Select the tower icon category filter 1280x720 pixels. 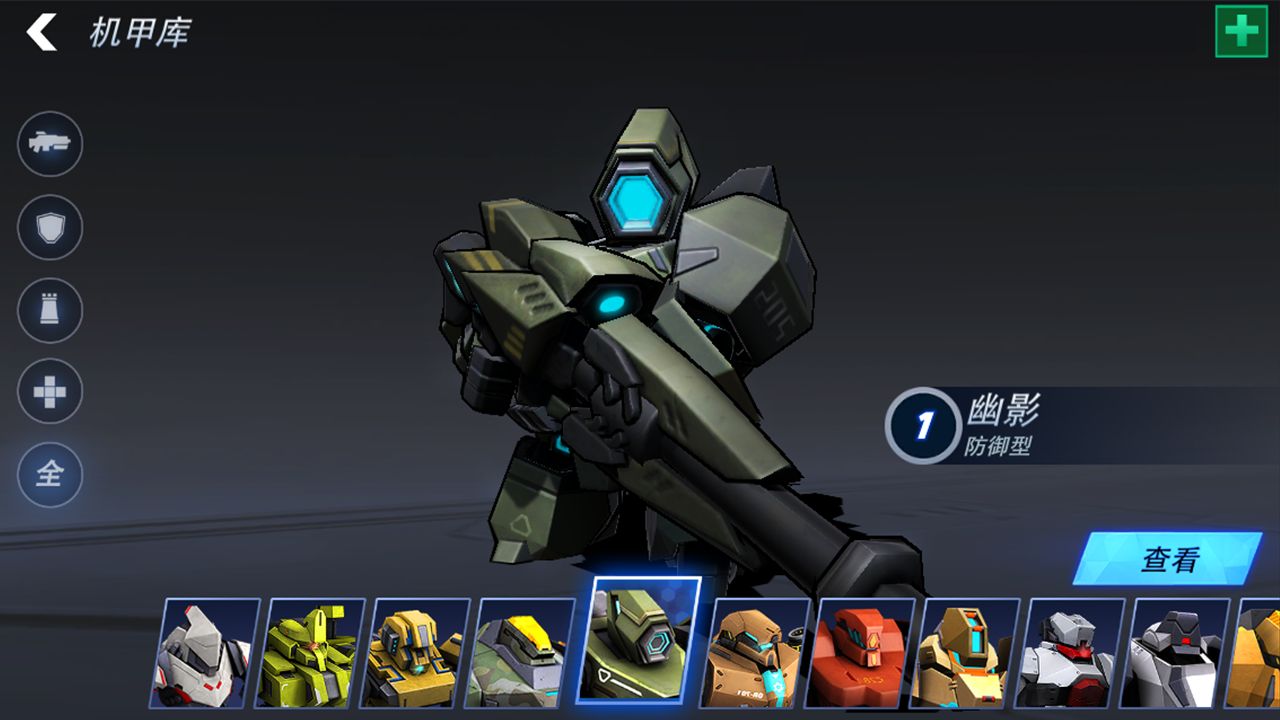click(50, 311)
